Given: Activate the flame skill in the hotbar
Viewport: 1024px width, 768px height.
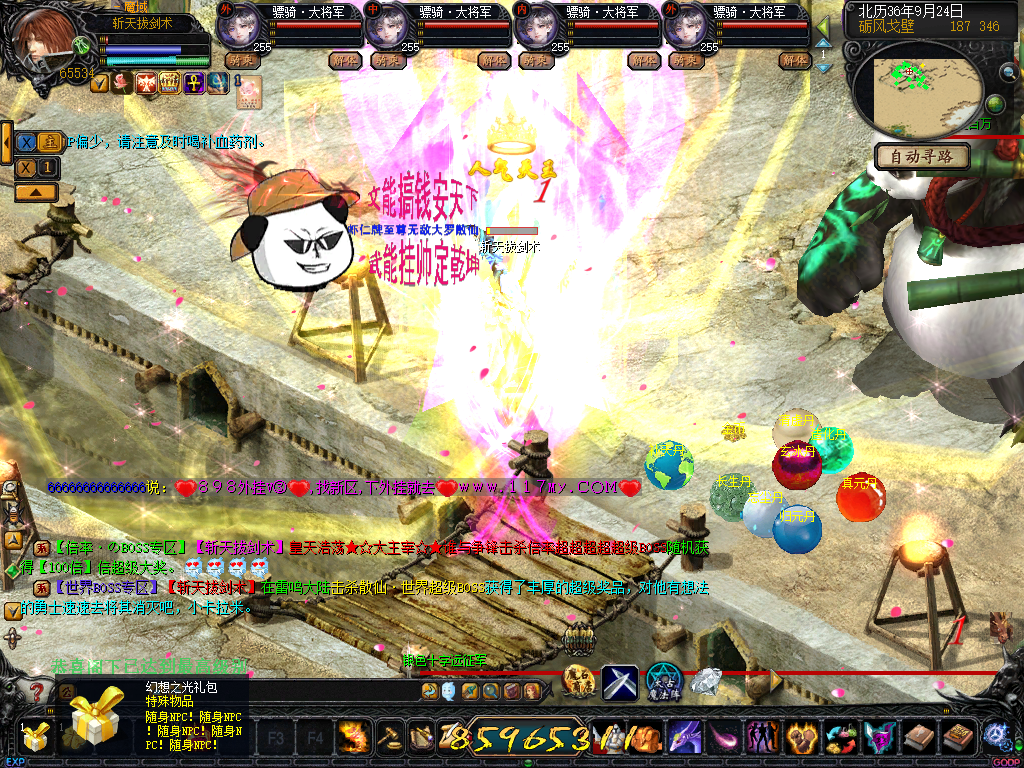Looking at the screenshot, I should point(353,737).
